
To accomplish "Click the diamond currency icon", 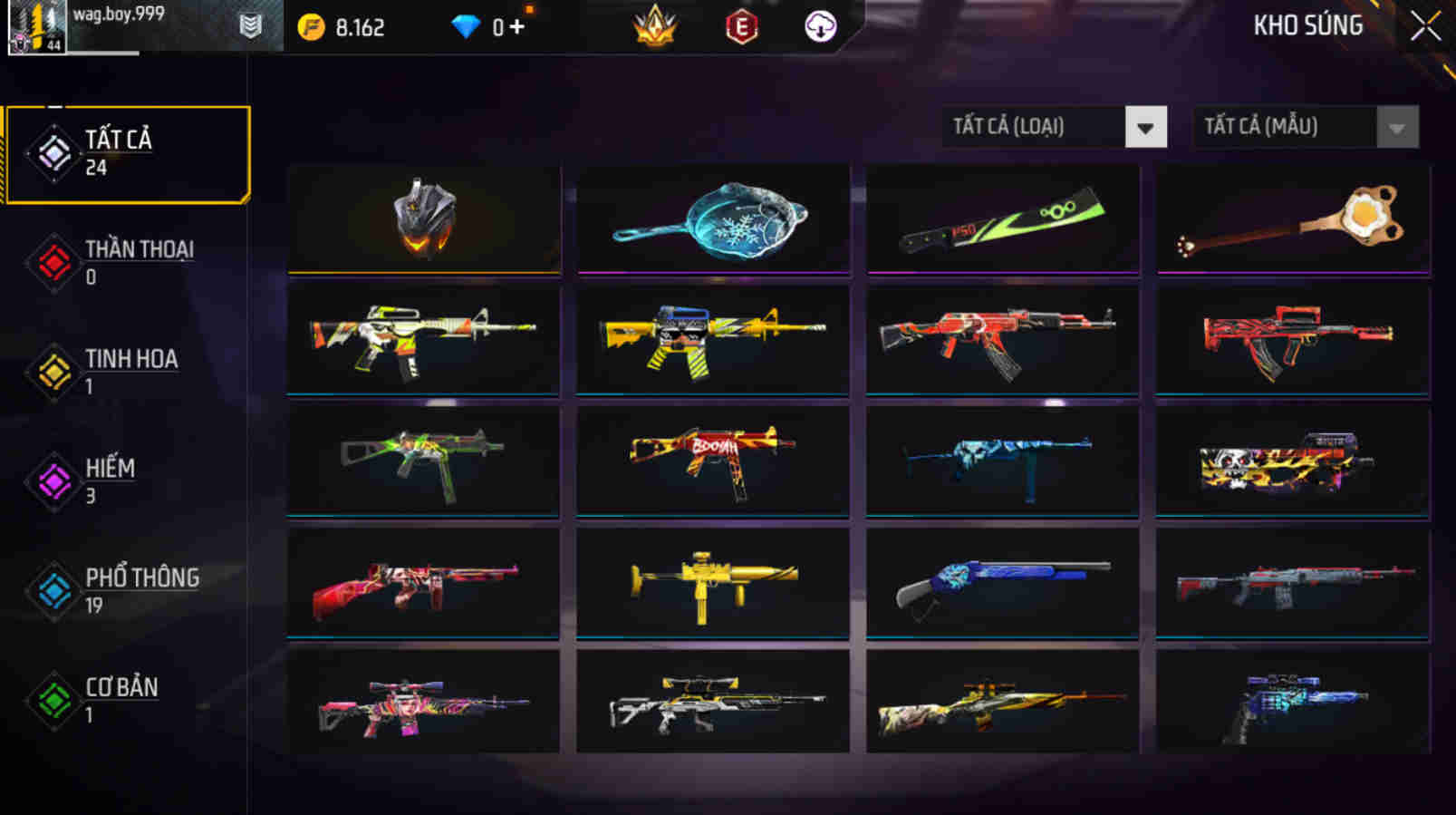I will [465, 26].
